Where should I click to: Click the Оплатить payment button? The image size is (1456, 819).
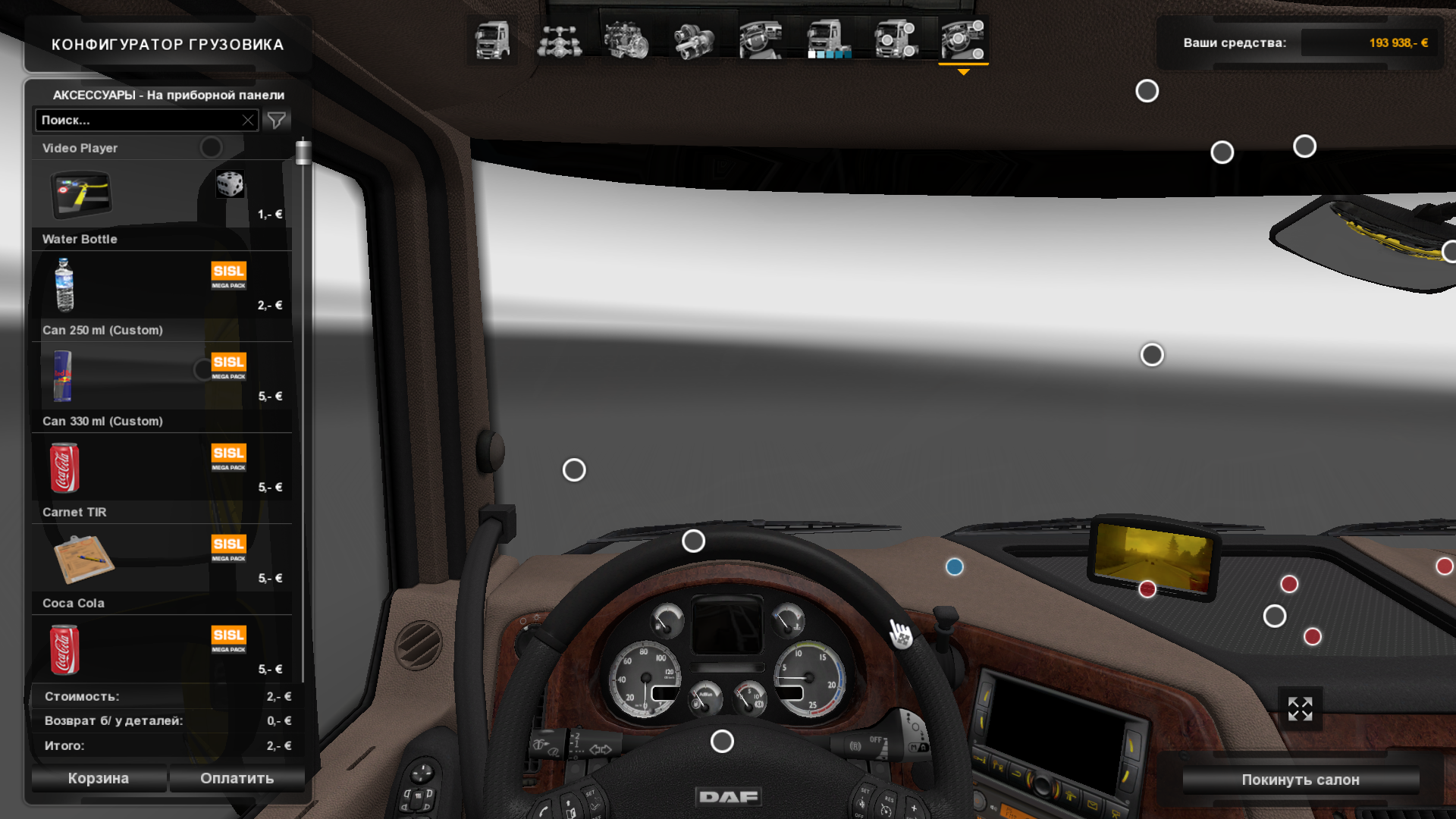click(237, 778)
